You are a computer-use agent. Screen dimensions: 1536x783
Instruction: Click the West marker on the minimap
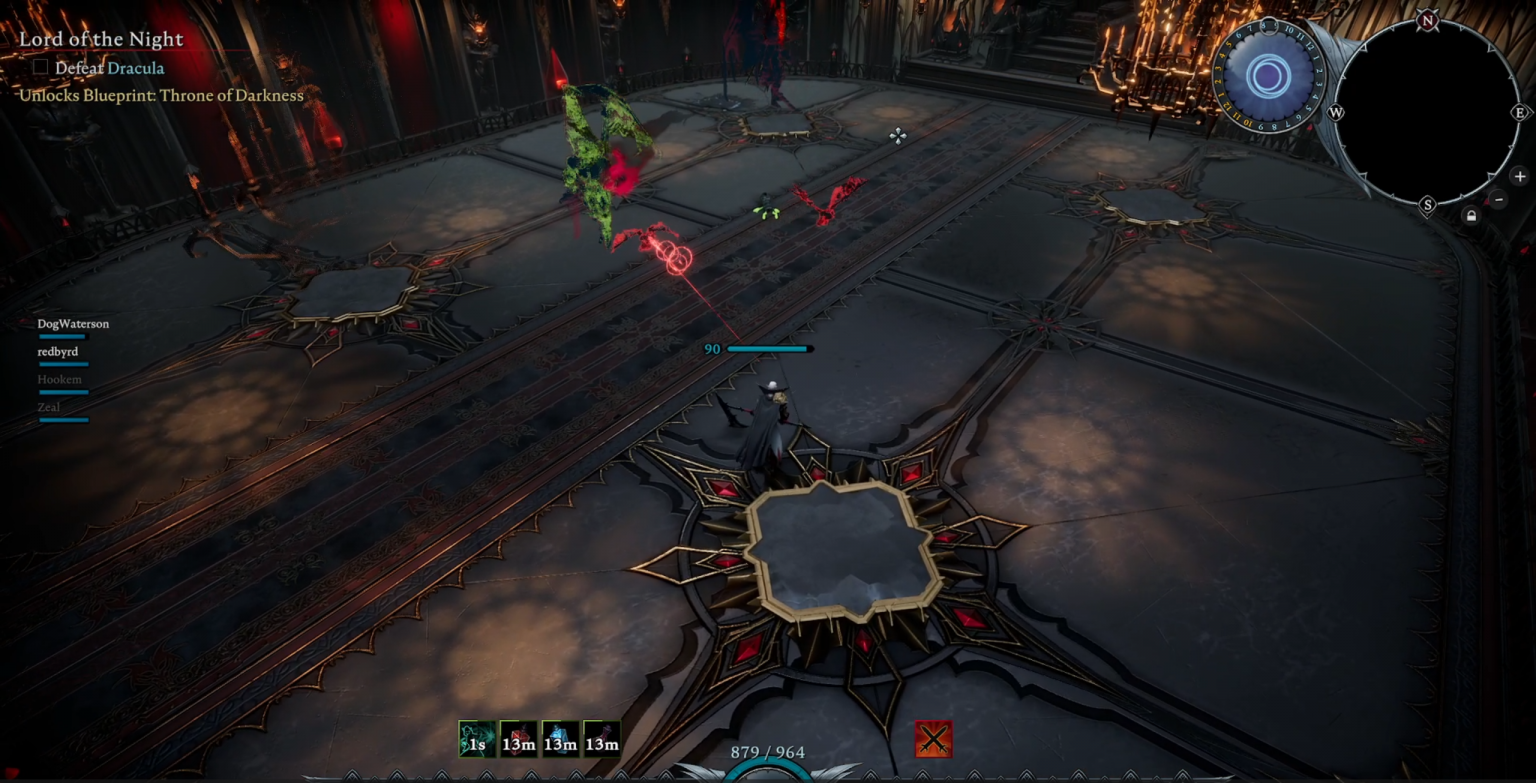[x=1334, y=114]
